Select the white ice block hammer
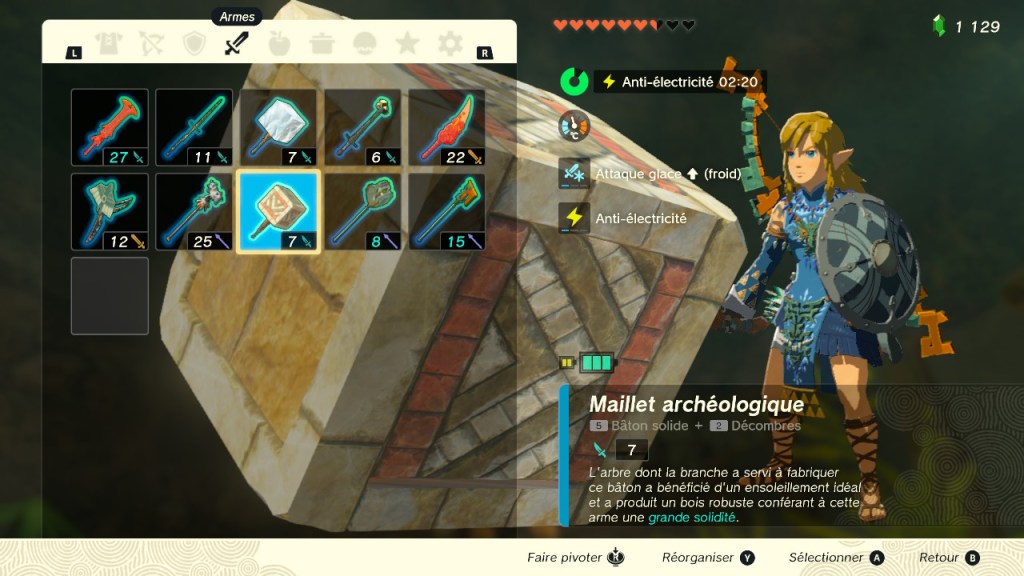Screen dimensions: 1024x576 pos(279,127)
